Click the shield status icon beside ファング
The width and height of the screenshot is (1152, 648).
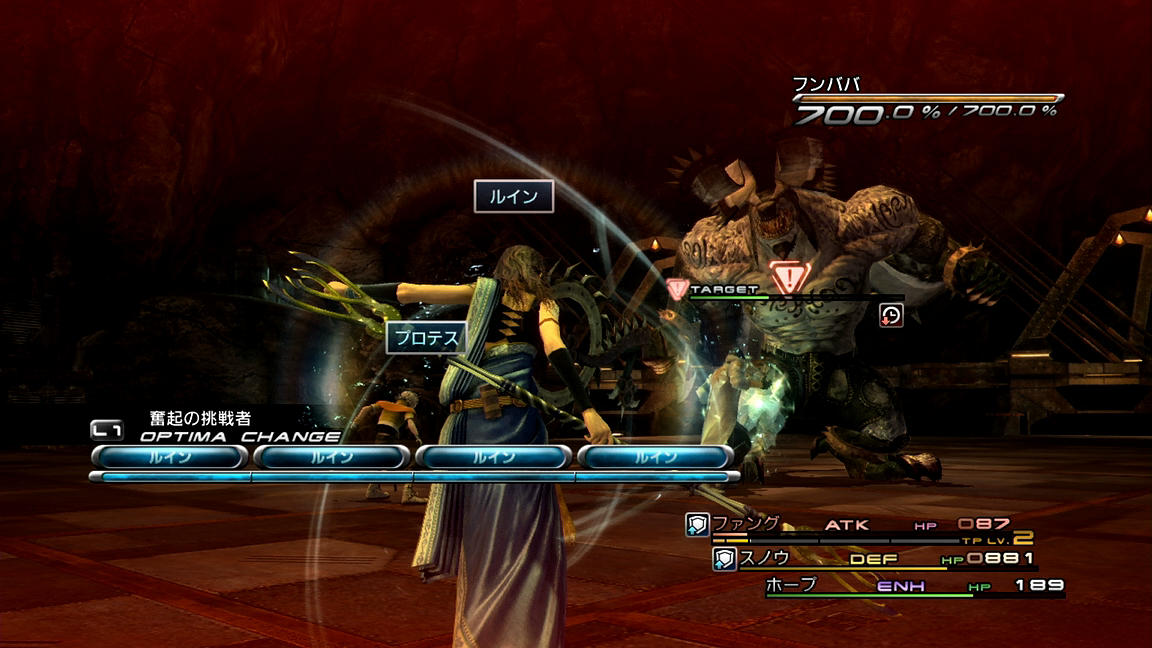click(697, 525)
